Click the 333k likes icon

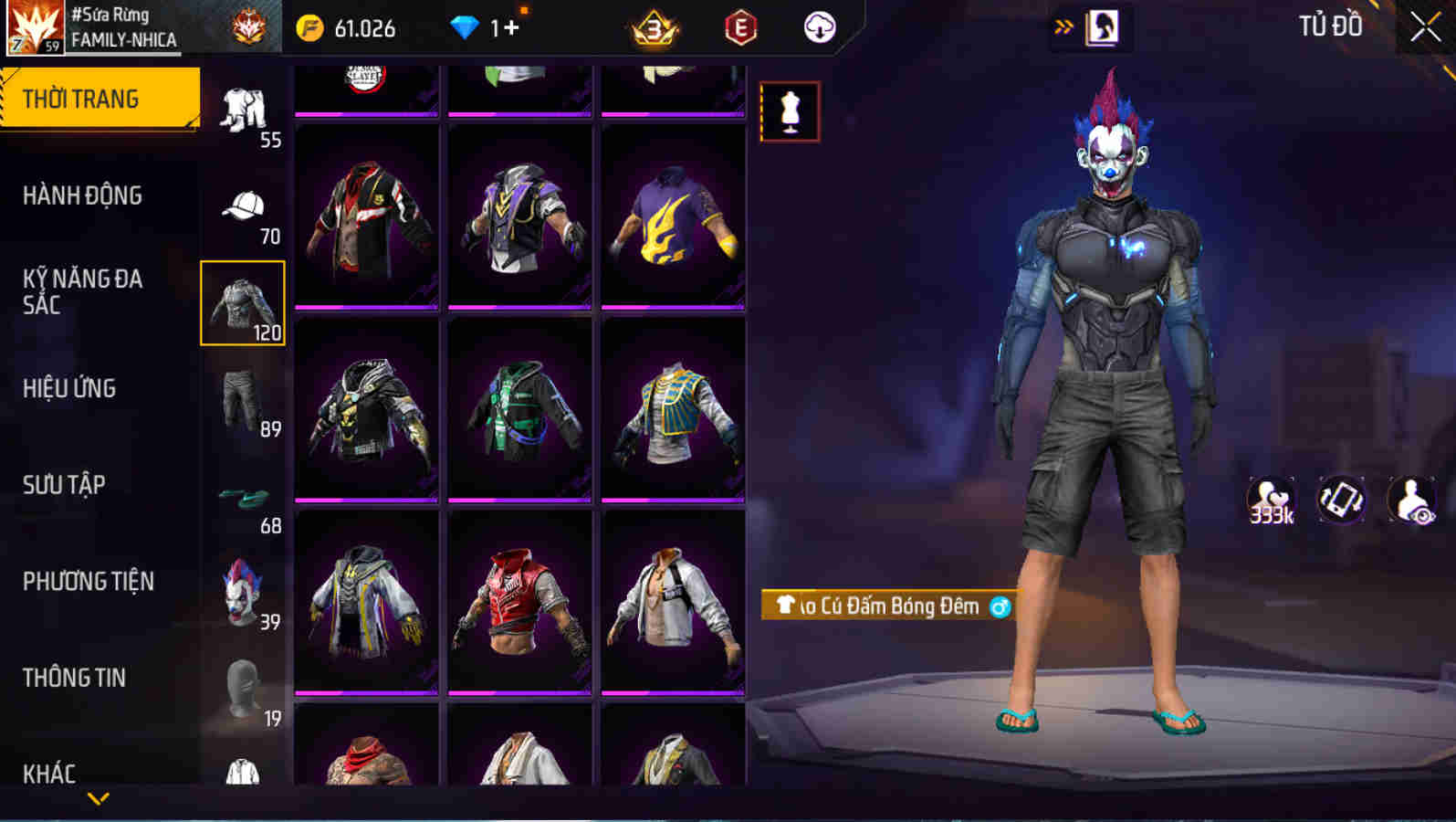[x=1271, y=499]
